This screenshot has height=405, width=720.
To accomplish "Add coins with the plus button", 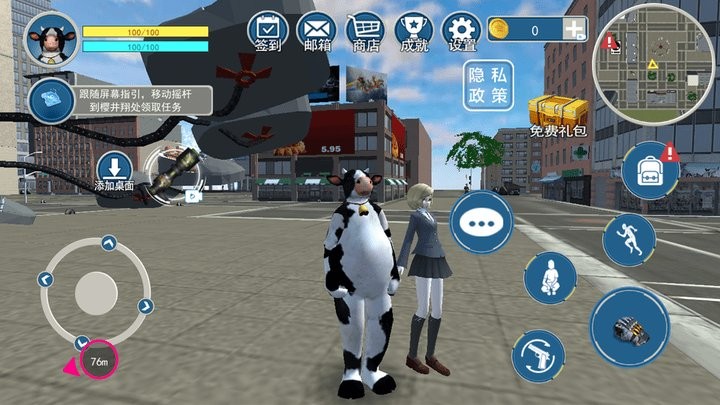I will [573, 30].
